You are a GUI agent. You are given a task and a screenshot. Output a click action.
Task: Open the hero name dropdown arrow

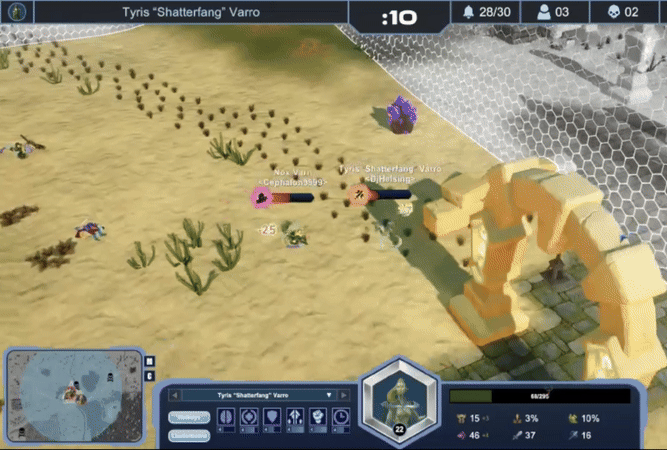329,395
